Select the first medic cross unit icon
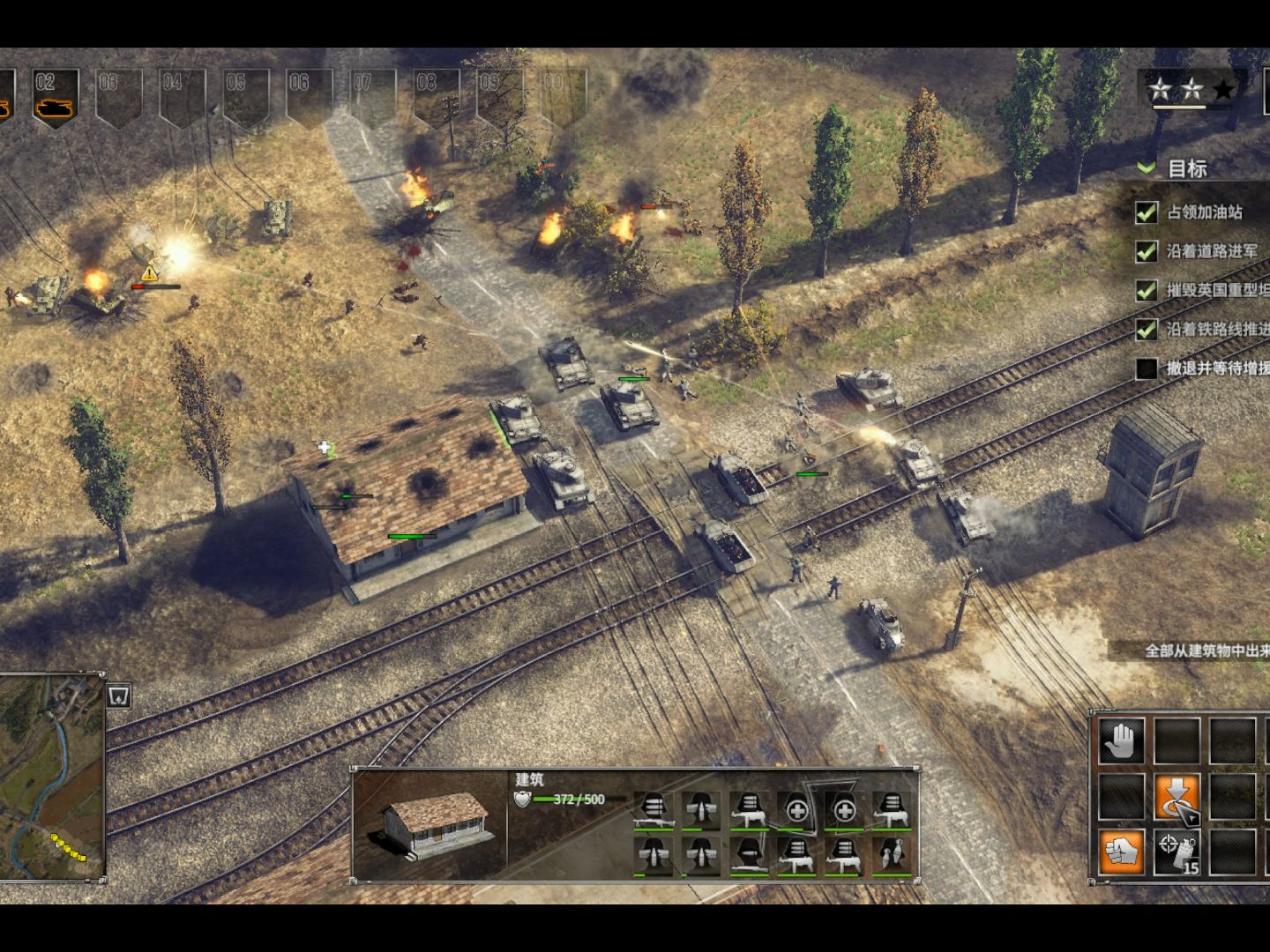 click(796, 809)
